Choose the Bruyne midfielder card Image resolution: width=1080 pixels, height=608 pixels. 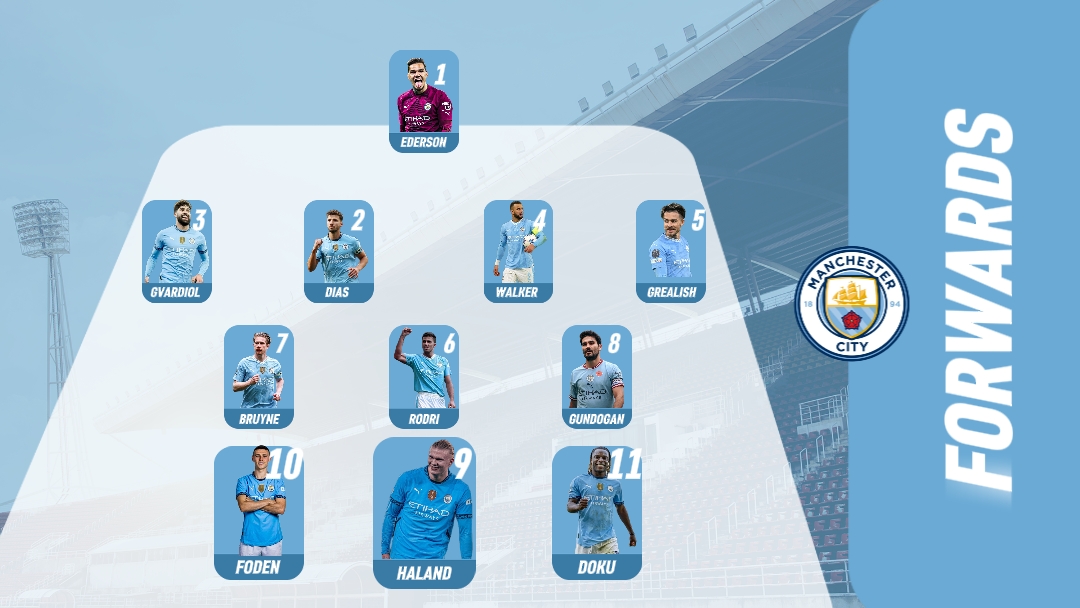[259, 375]
